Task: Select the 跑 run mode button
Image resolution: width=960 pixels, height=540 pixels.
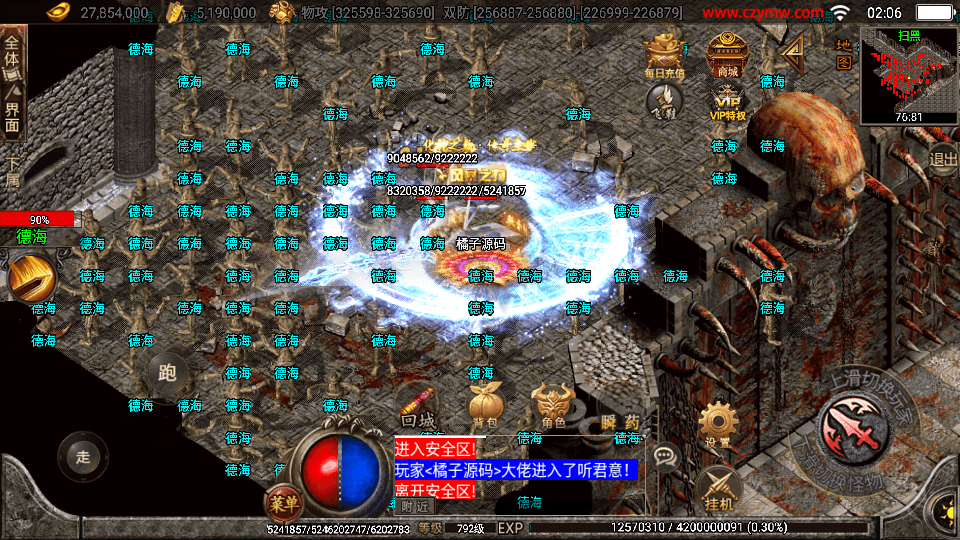Action: click(x=167, y=374)
